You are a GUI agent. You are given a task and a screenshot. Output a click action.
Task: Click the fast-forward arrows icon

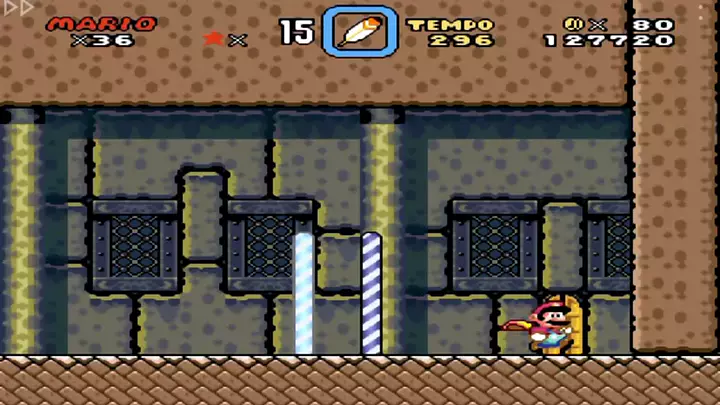point(17,8)
